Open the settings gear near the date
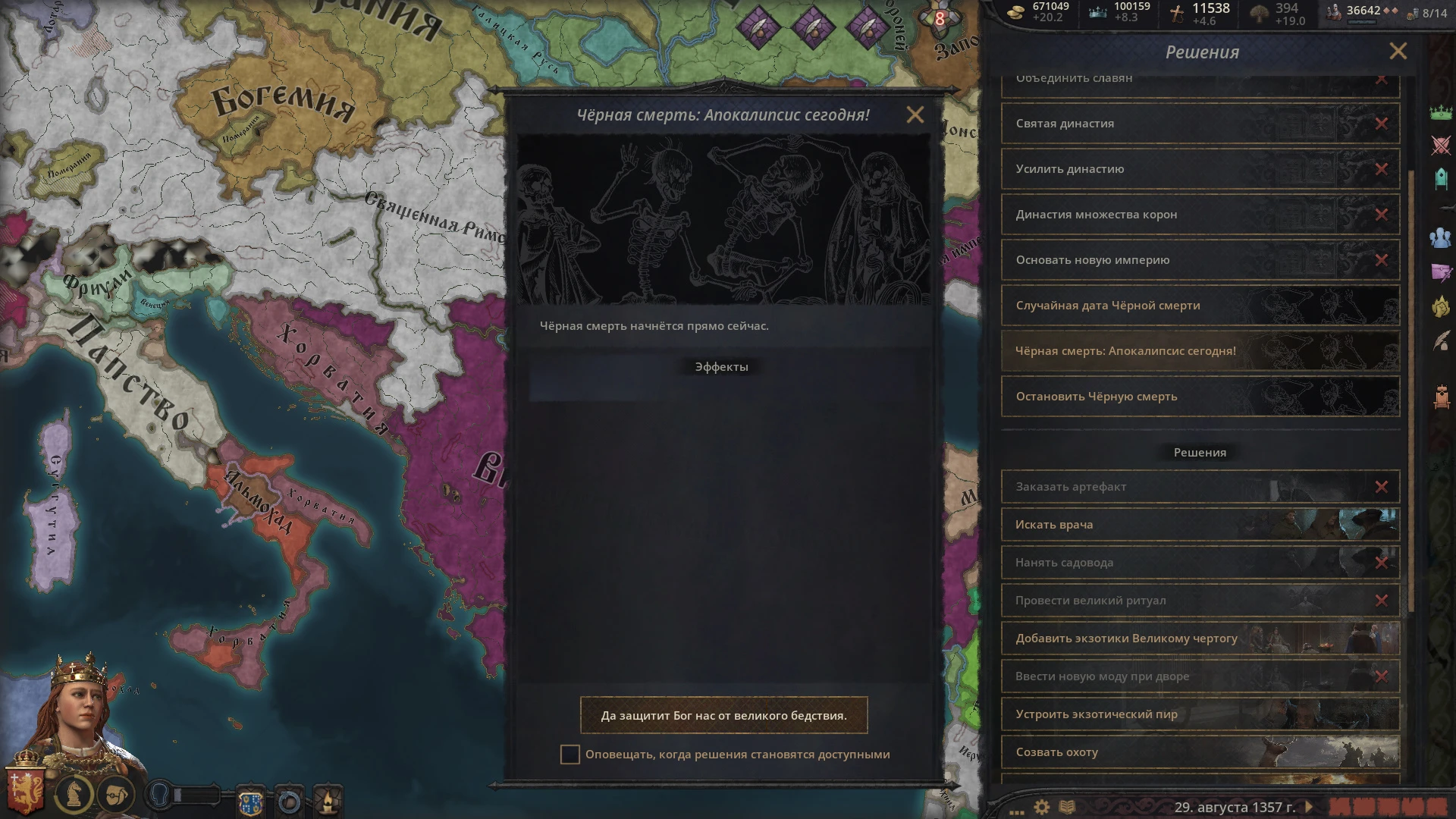The width and height of the screenshot is (1456, 819). pyautogui.click(x=1040, y=808)
